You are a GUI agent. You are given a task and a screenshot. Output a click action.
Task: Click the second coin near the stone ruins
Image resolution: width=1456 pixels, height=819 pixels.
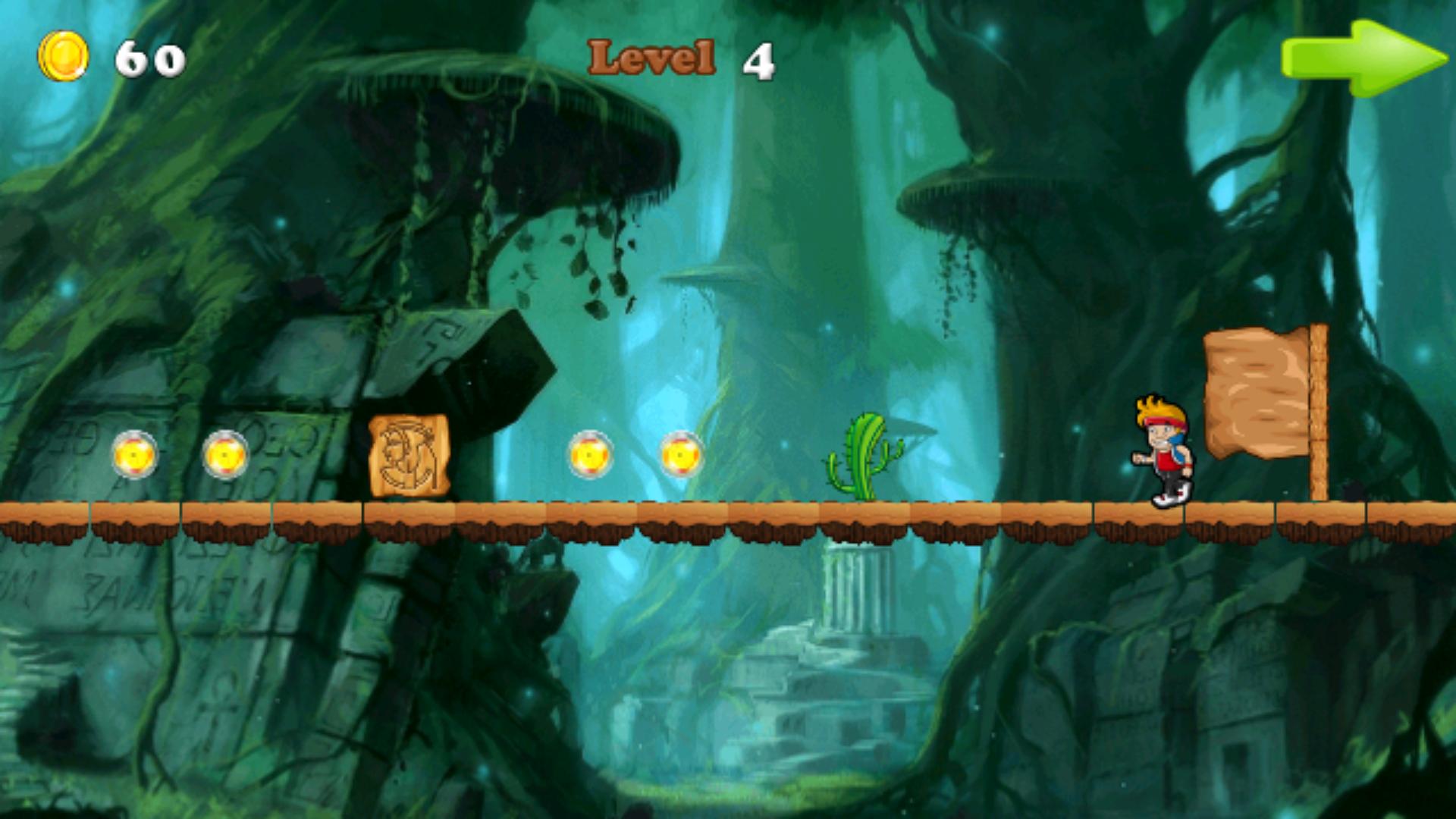pyautogui.click(x=225, y=455)
